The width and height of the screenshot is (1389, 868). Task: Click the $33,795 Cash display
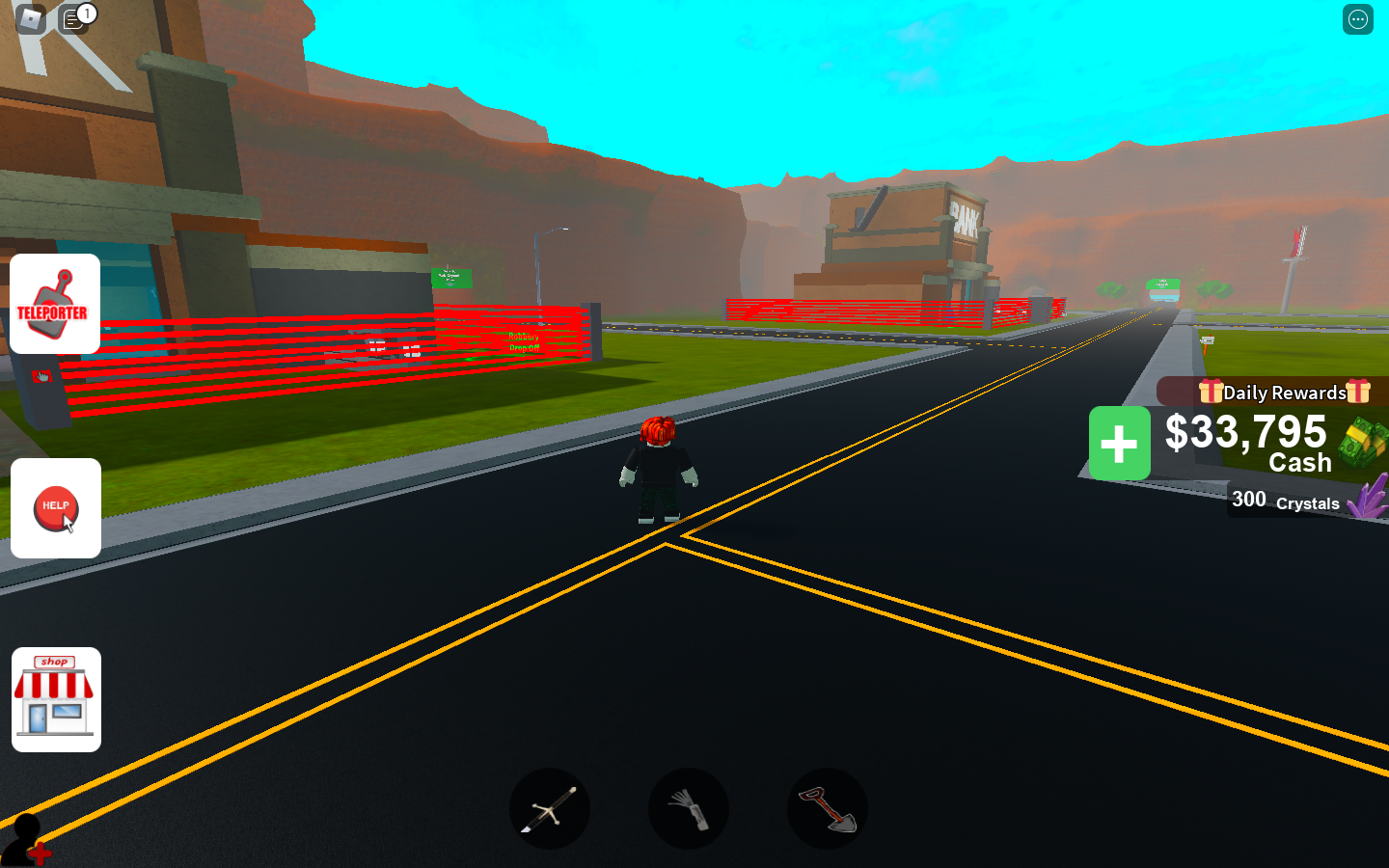click(x=1246, y=433)
